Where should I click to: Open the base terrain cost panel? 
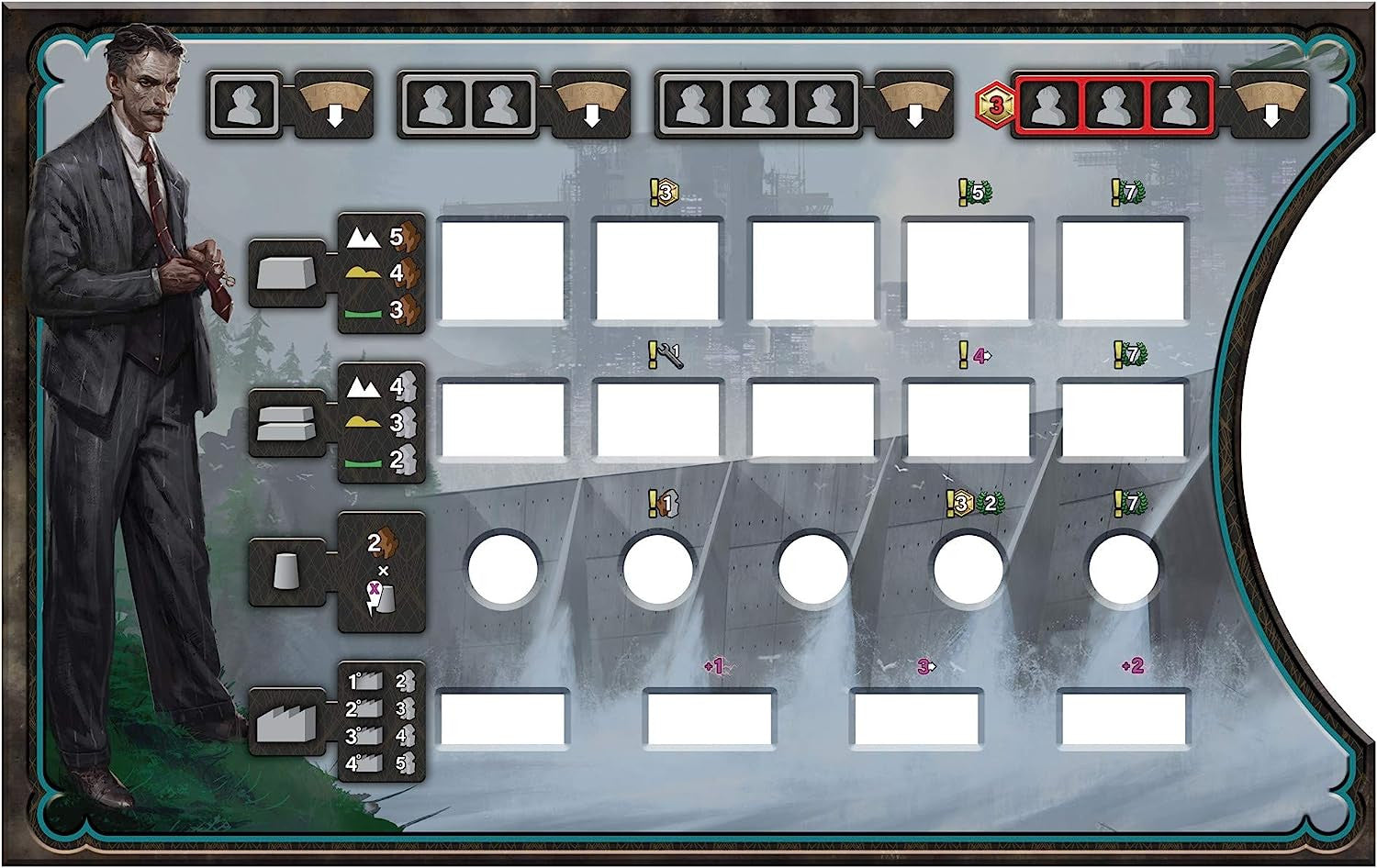tap(382, 273)
